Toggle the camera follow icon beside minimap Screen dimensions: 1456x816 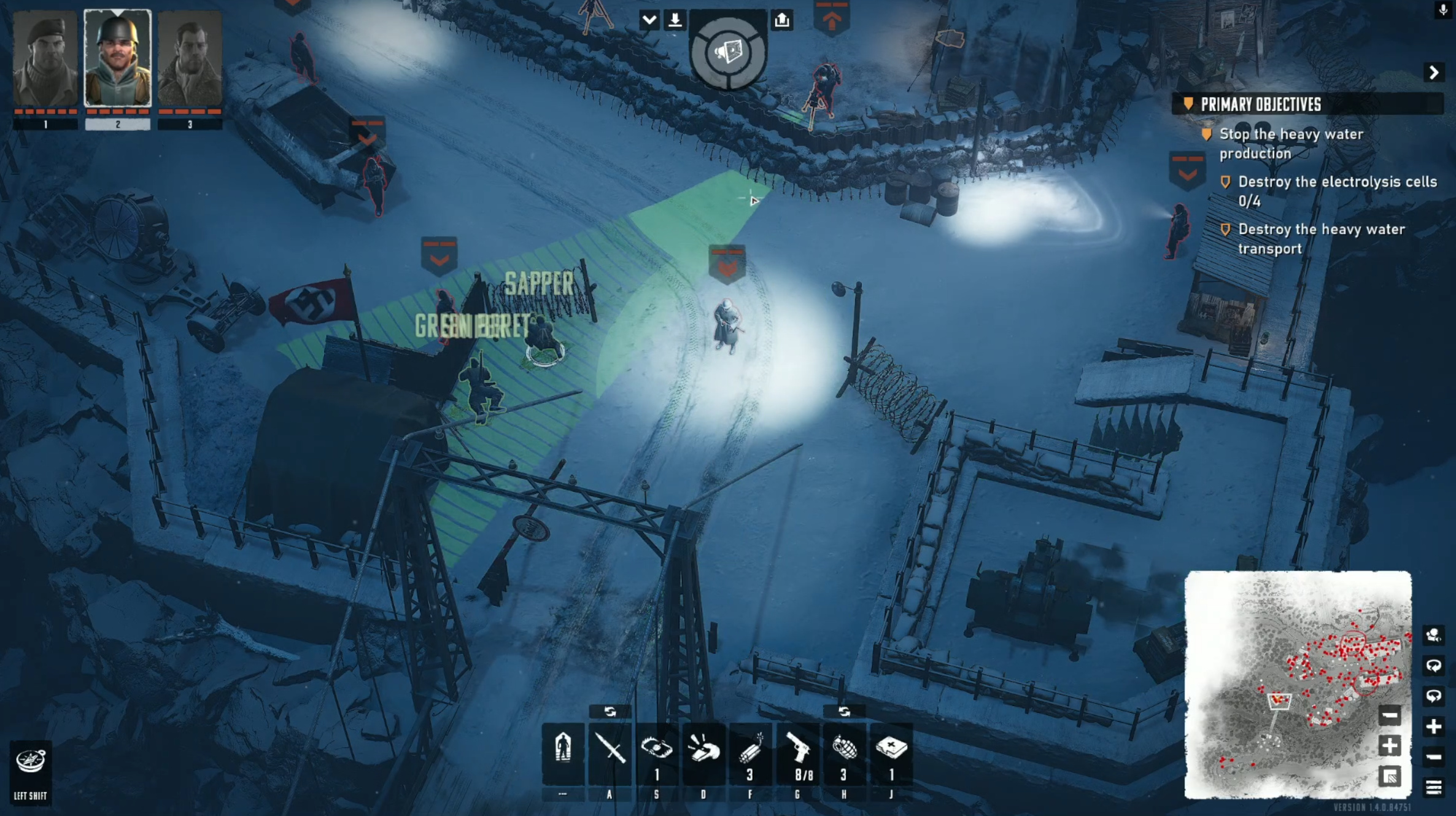point(1434,635)
